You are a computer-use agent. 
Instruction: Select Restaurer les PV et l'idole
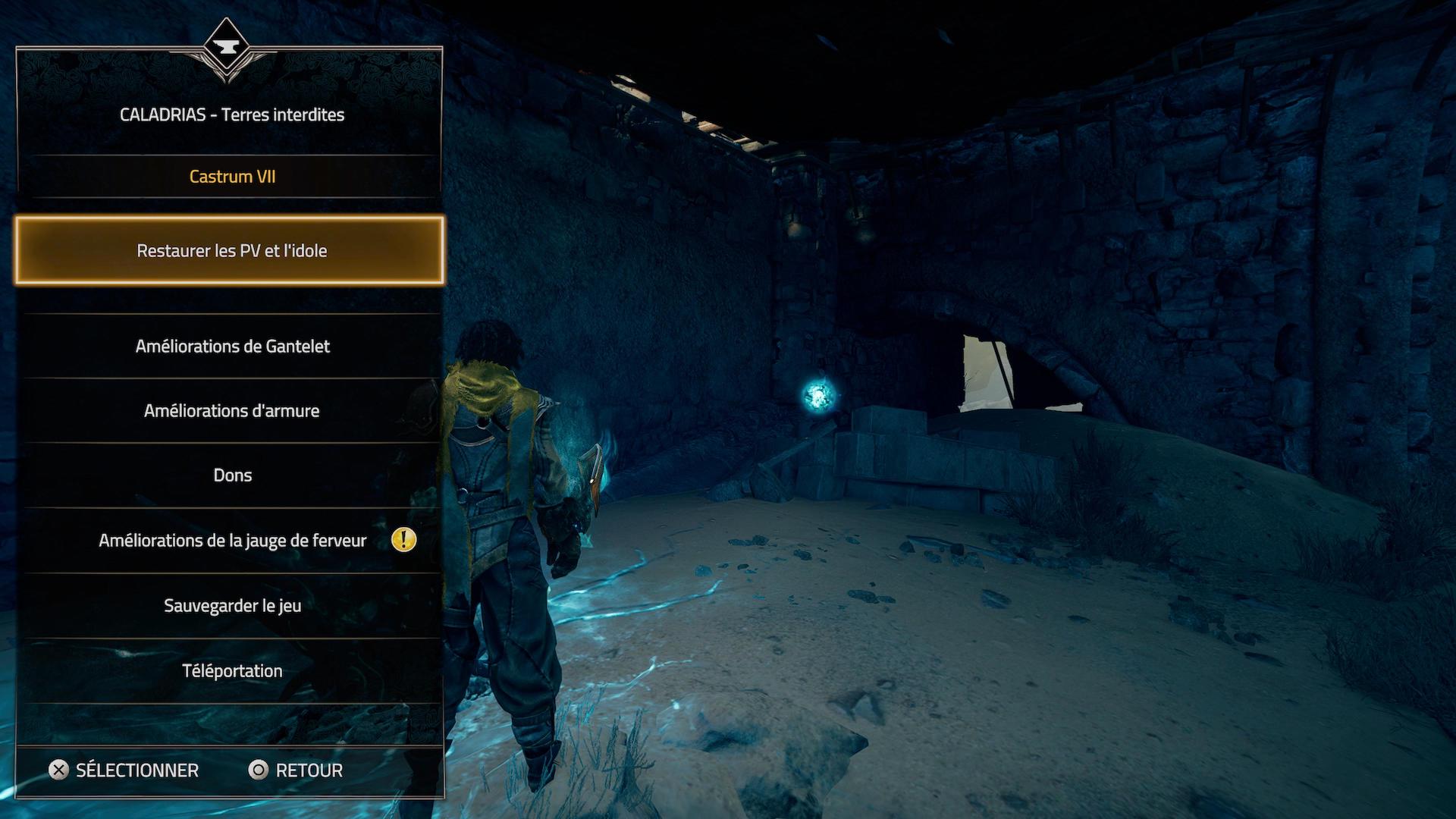point(231,251)
